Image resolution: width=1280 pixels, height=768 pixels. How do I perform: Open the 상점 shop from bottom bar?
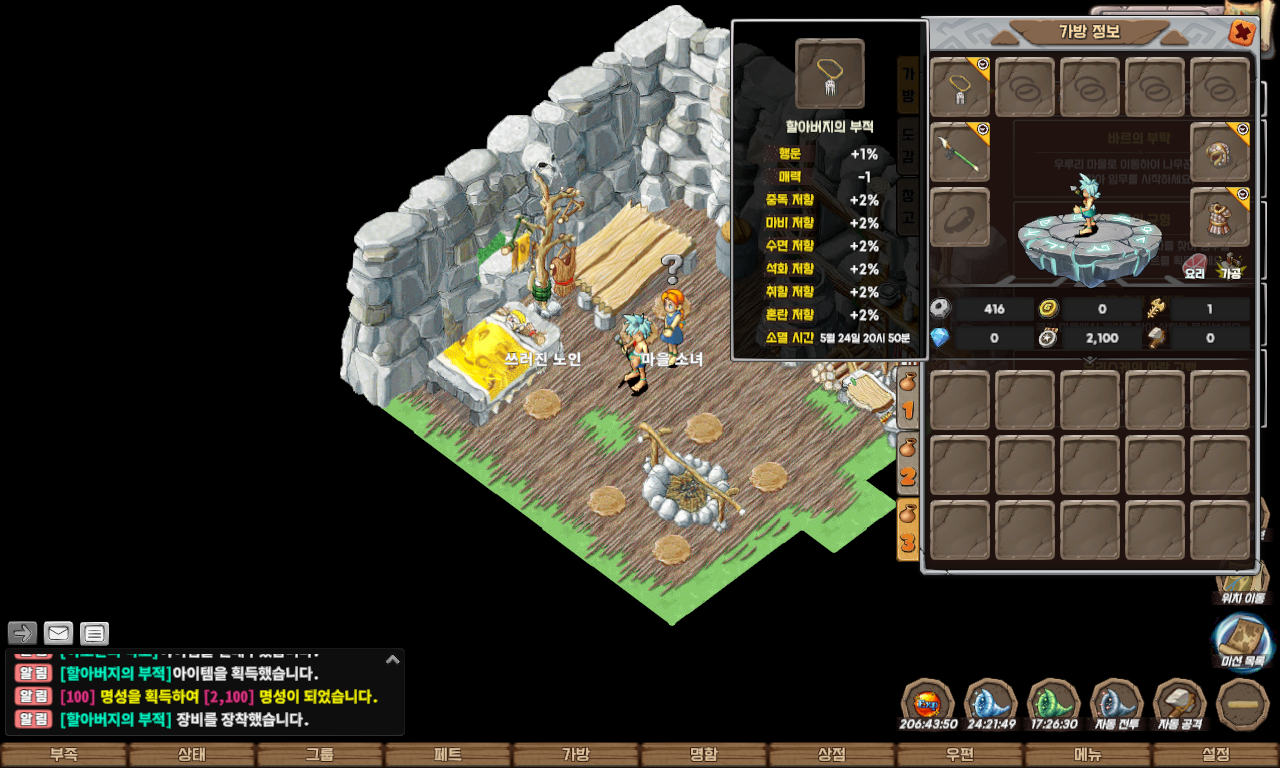point(832,755)
